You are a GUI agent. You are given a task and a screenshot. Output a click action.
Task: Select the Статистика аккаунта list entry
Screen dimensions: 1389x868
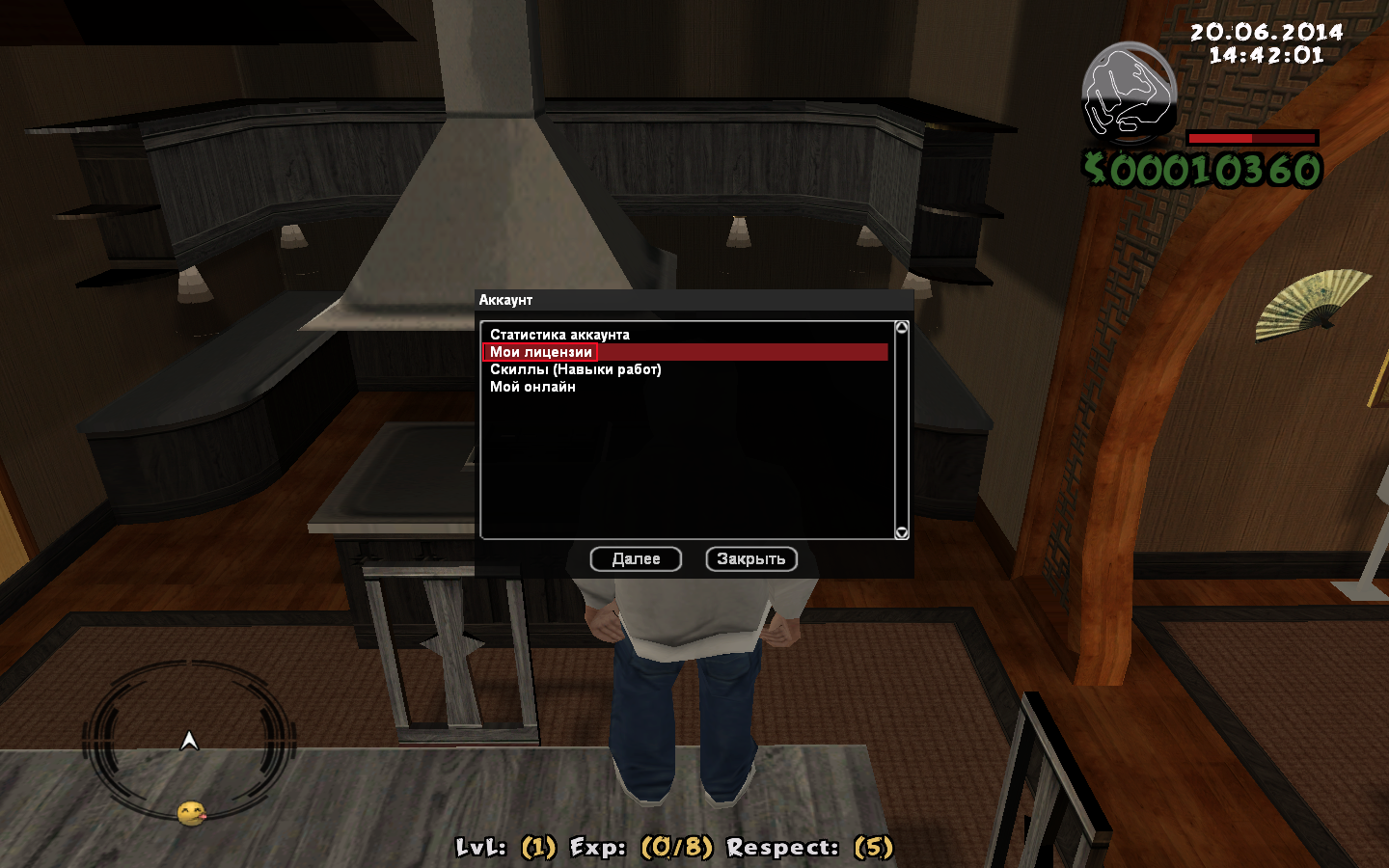pos(559,335)
